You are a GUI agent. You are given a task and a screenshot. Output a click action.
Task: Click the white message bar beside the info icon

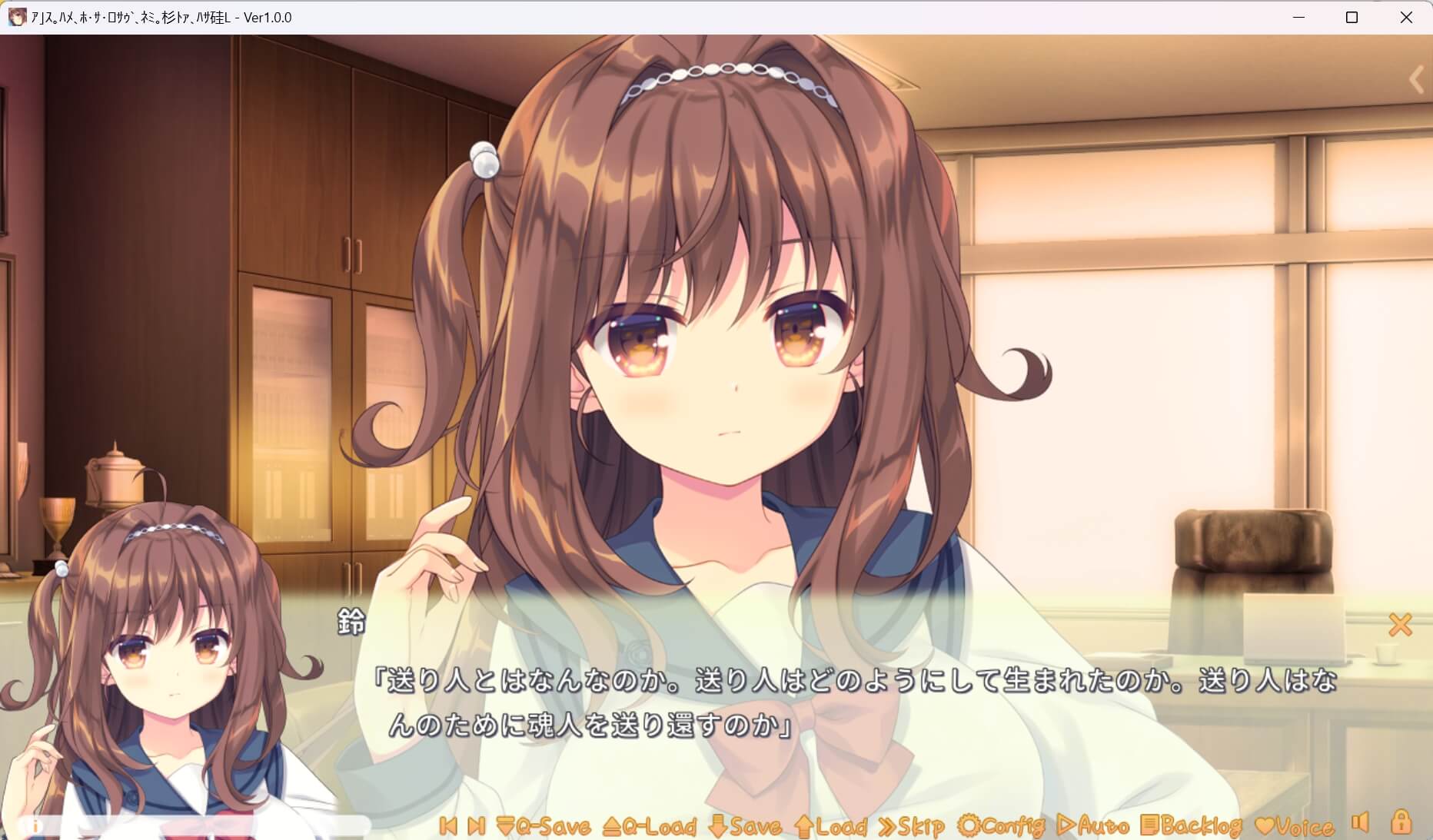coord(231,826)
